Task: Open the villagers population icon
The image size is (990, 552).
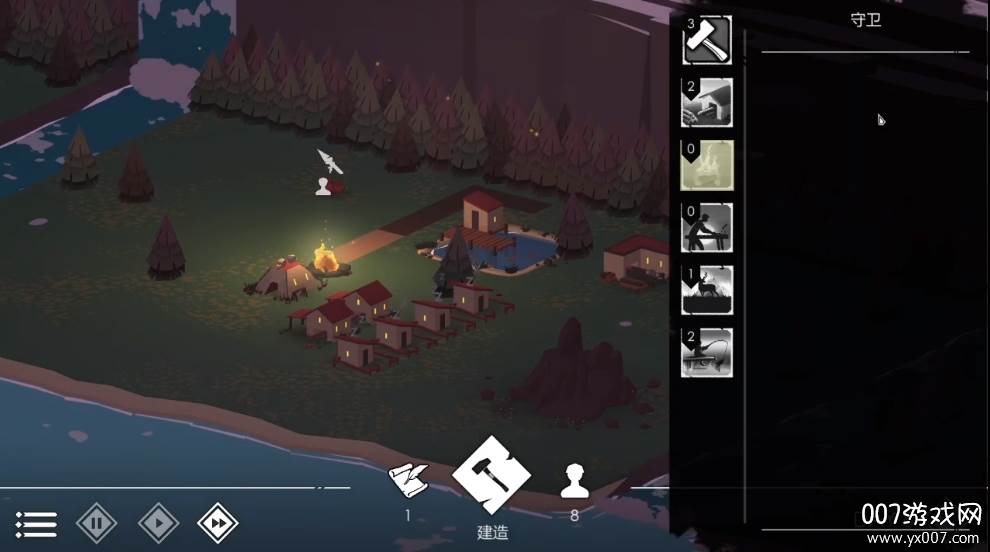Action: pos(573,482)
